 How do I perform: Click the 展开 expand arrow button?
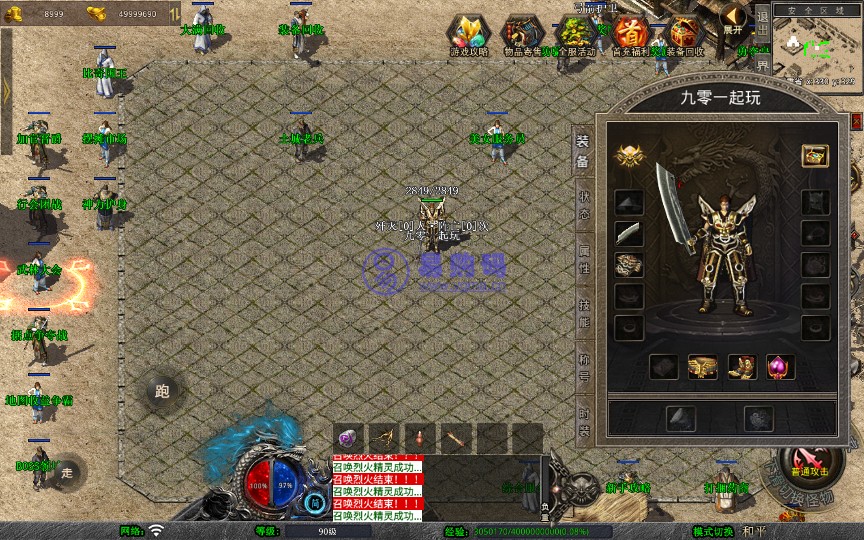[x=734, y=18]
